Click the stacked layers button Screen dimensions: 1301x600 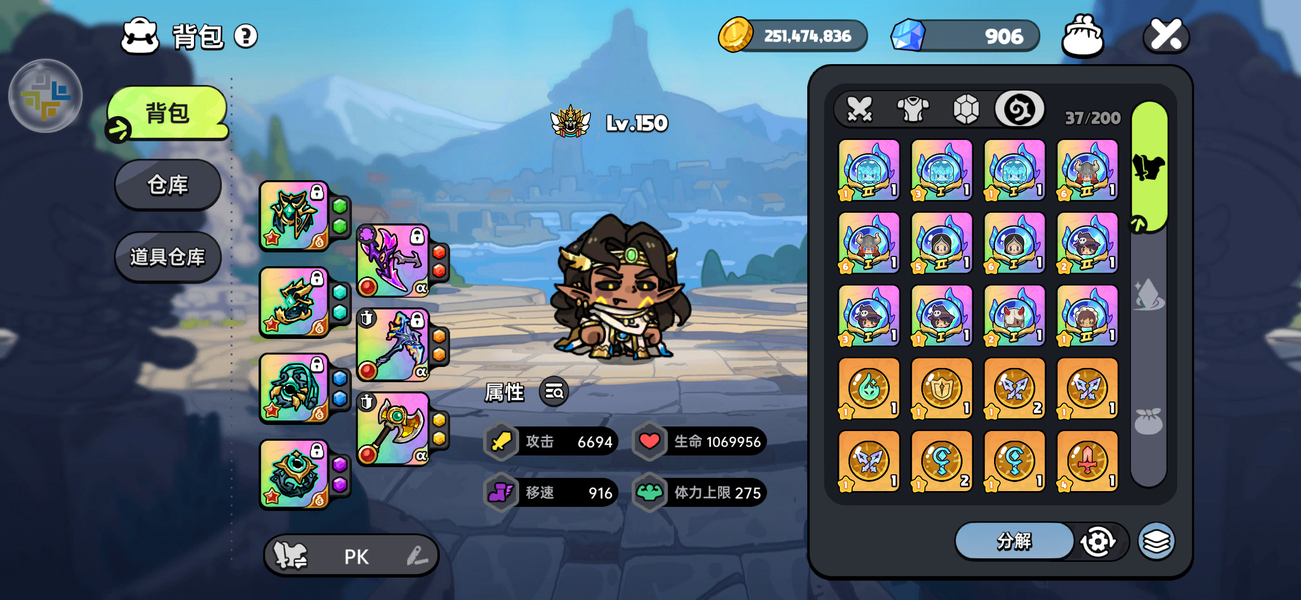1156,541
